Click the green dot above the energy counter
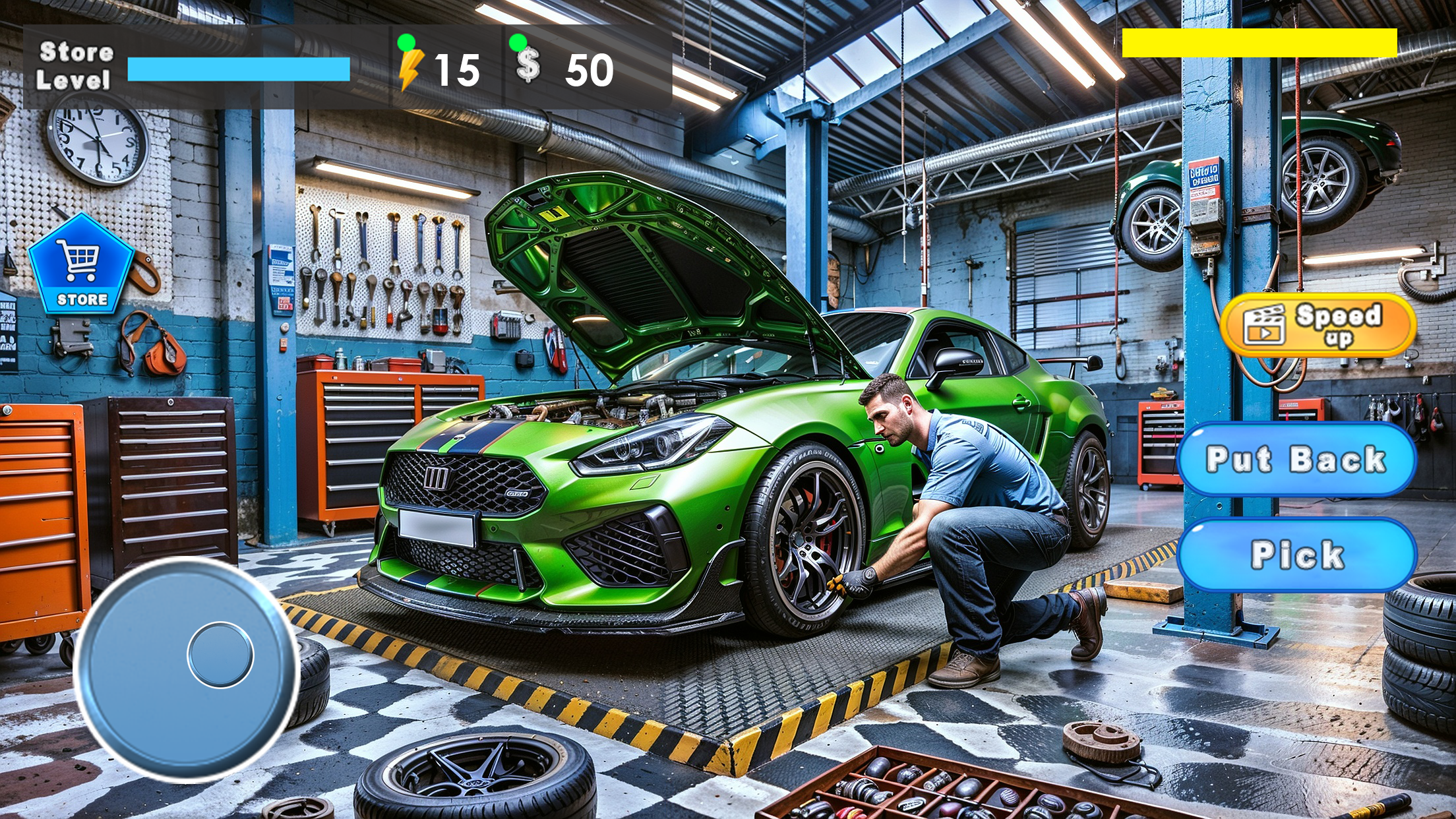Image resolution: width=1456 pixels, height=819 pixels. tap(407, 42)
